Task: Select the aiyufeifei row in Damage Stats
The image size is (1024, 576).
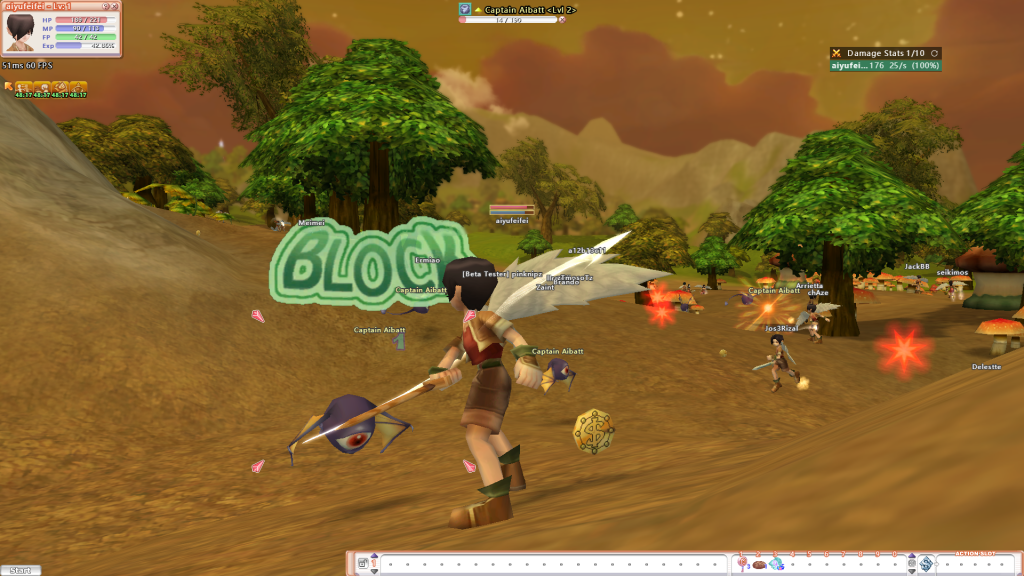Action: coord(885,66)
